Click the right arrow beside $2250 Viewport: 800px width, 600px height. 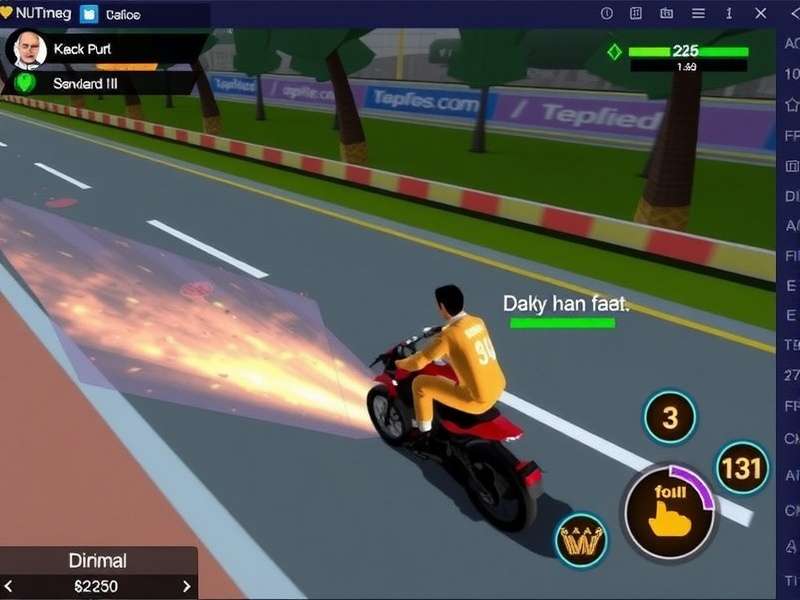tap(186, 586)
